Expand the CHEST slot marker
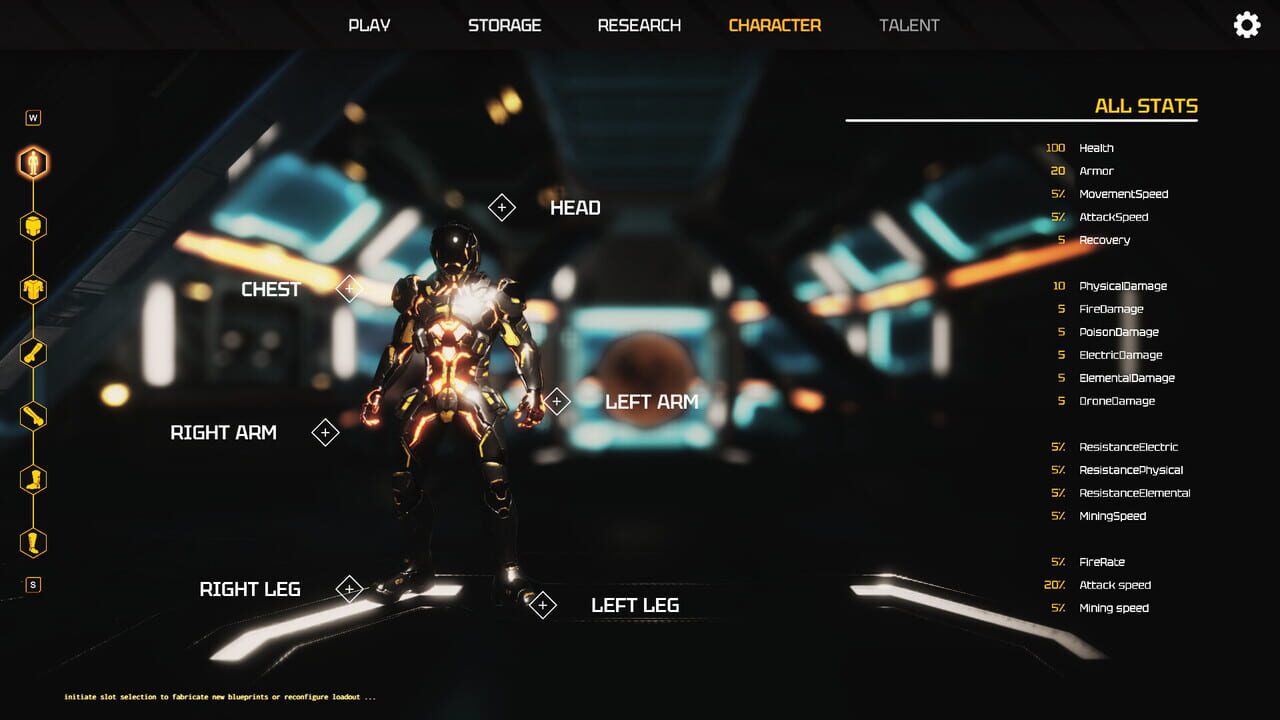1280x720 pixels. (x=348, y=289)
